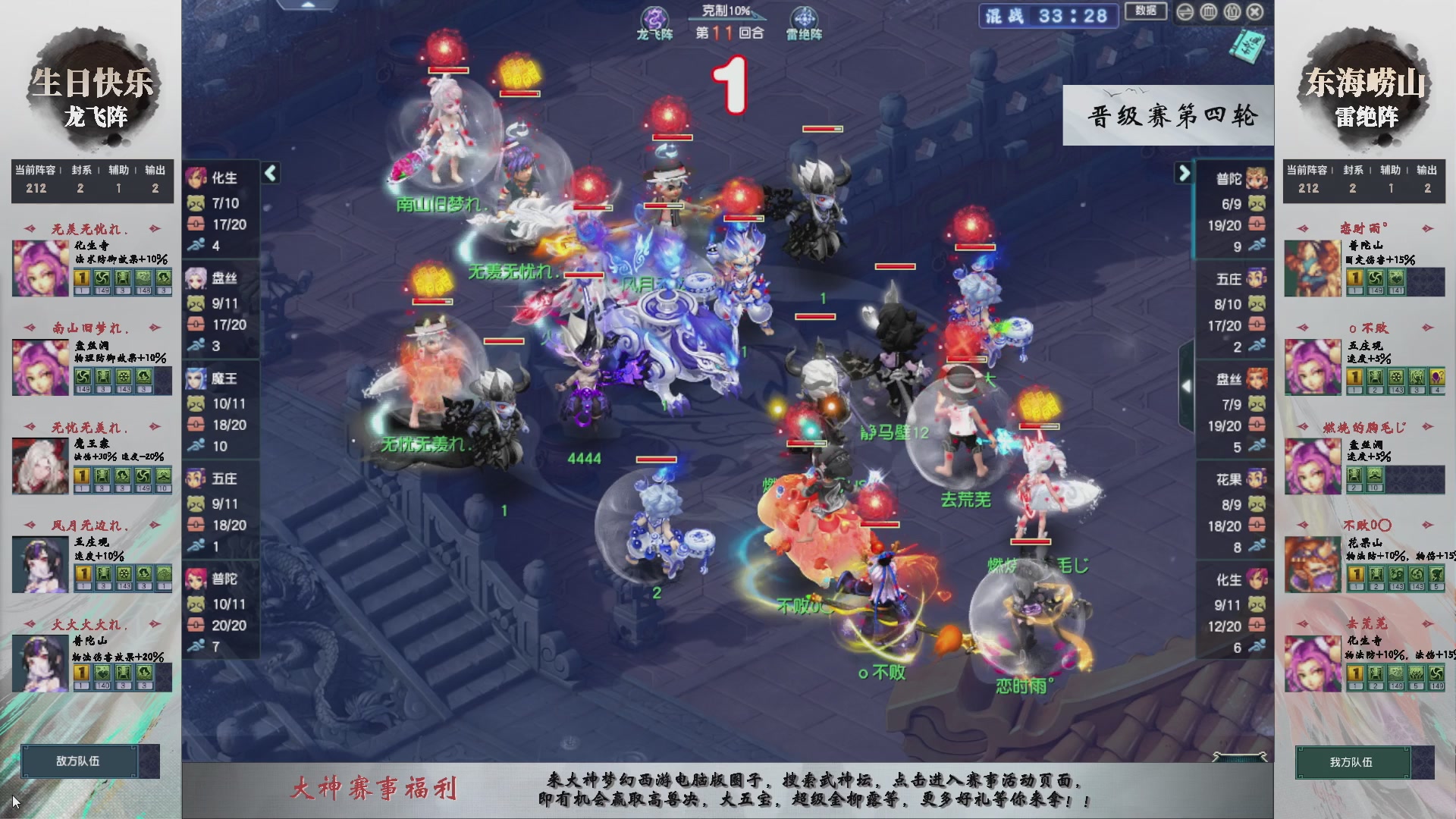The image size is (1456, 819).
Task: Click 化生's portrait icon atop the left unit list
Action: (x=195, y=177)
